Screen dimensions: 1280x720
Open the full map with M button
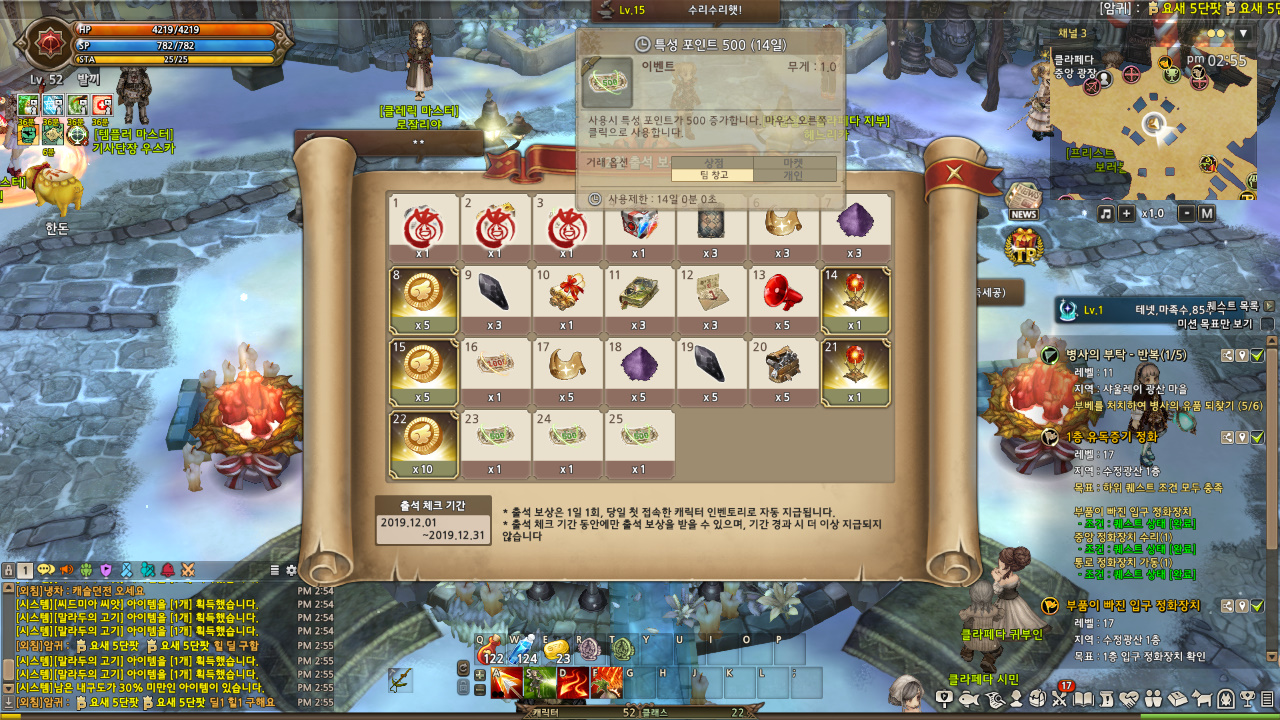tap(1206, 213)
